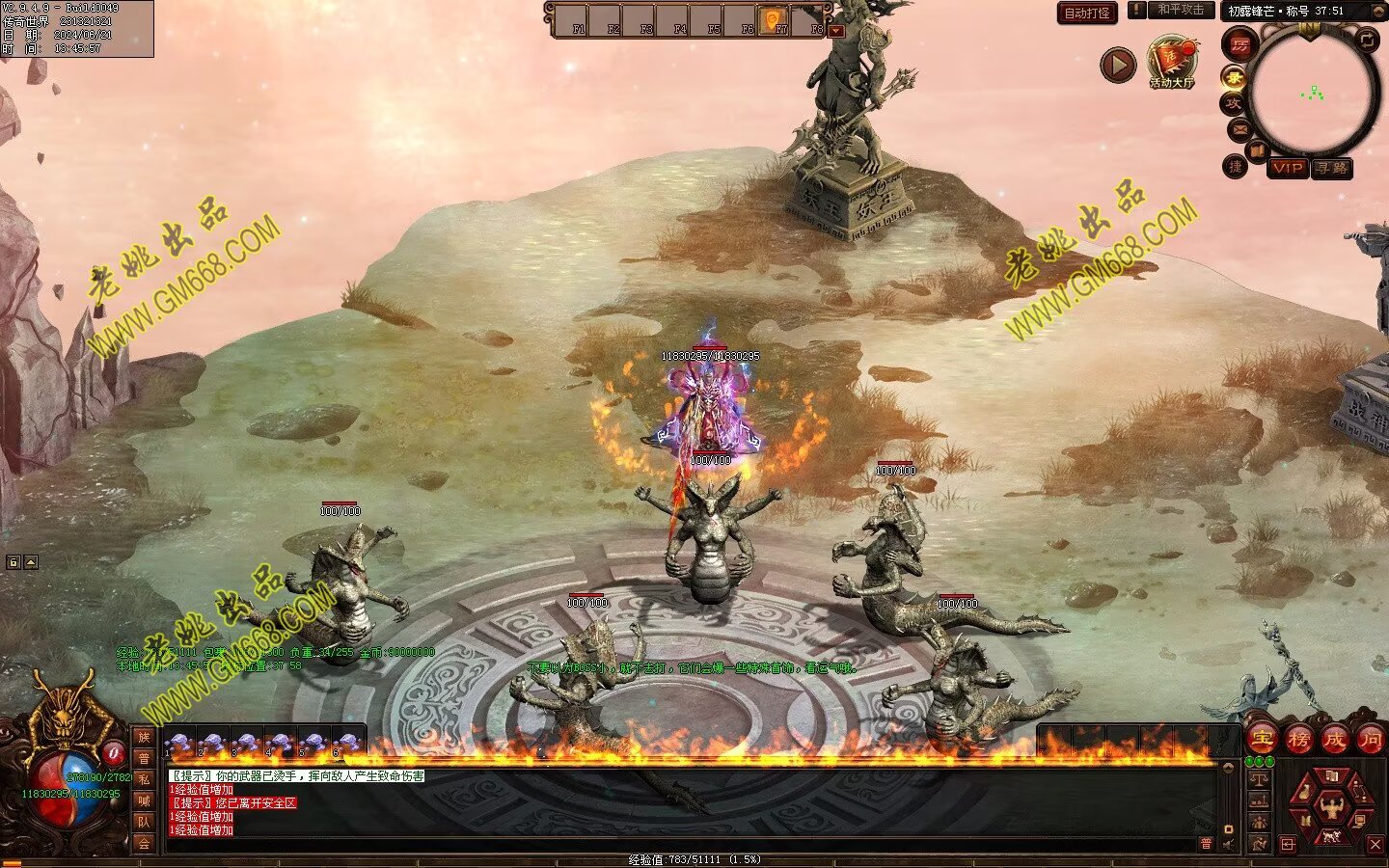Select hotbar slot 1 potion
1389x868 pixels.
point(178,743)
